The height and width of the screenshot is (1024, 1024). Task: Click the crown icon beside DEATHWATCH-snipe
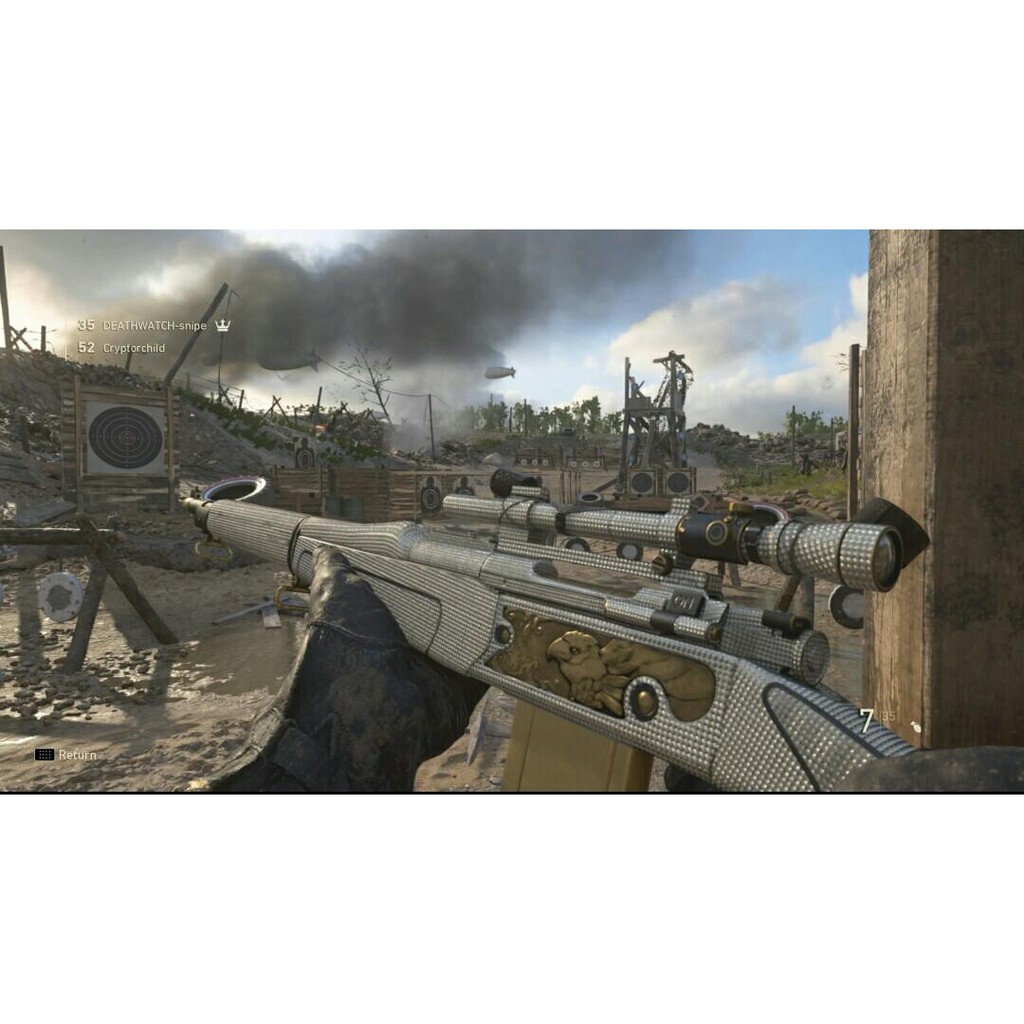(222, 325)
